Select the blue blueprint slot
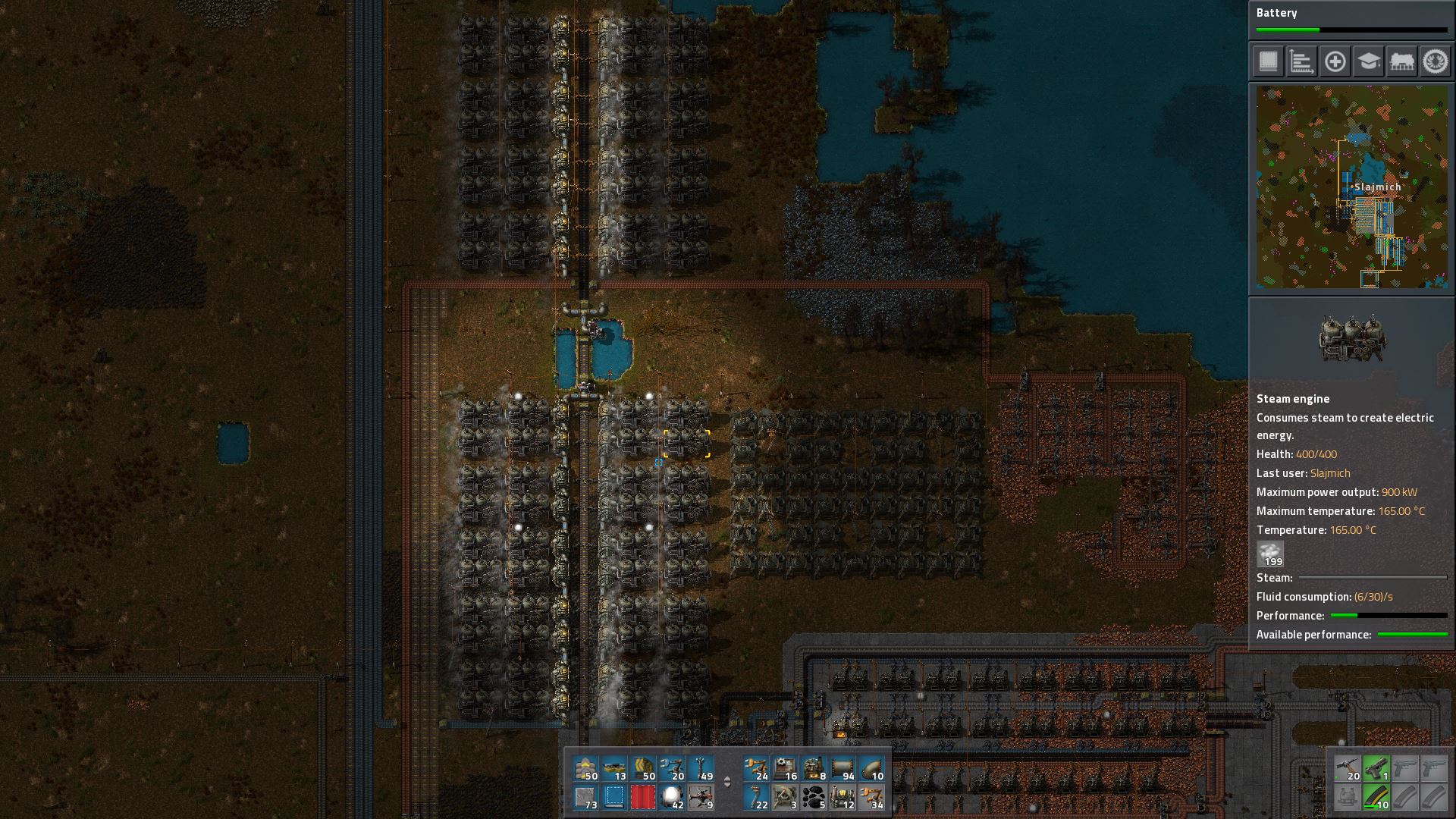The image size is (1456, 819). click(614, 798)
